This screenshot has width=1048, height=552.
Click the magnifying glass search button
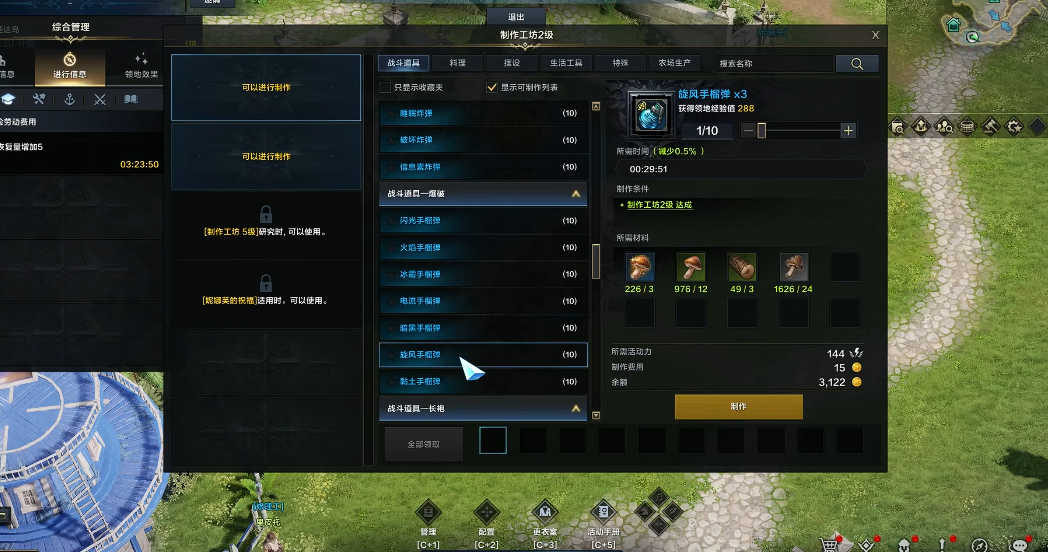857,63
